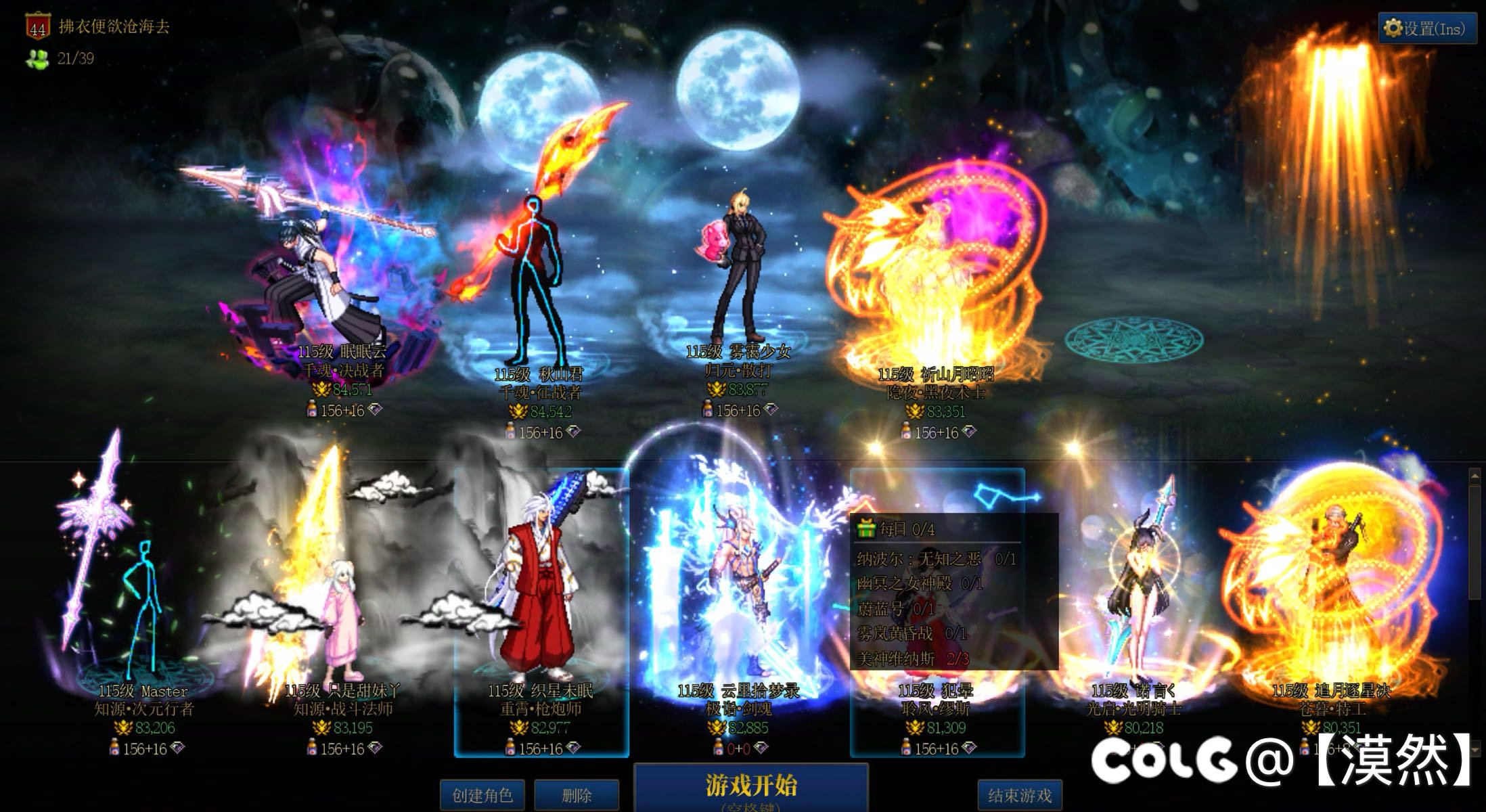
Task: Open the 设置 settings menu
Action: click(1426, 28)
